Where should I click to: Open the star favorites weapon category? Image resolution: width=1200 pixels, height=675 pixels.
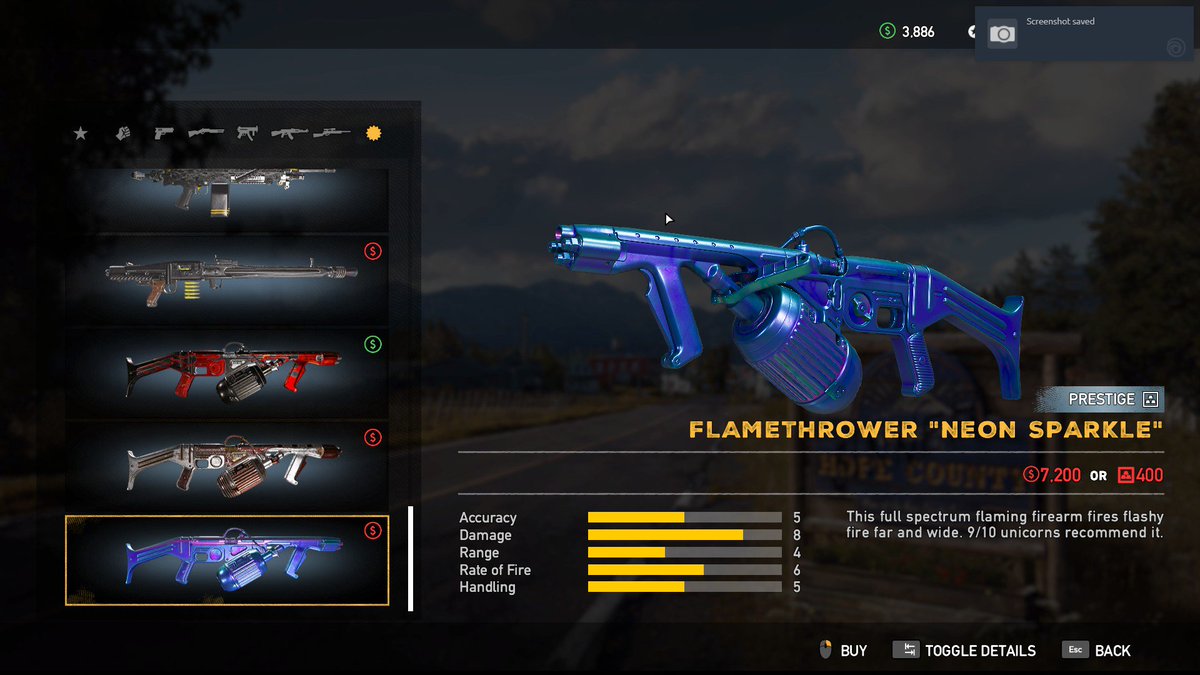click(x=81, y=133)
